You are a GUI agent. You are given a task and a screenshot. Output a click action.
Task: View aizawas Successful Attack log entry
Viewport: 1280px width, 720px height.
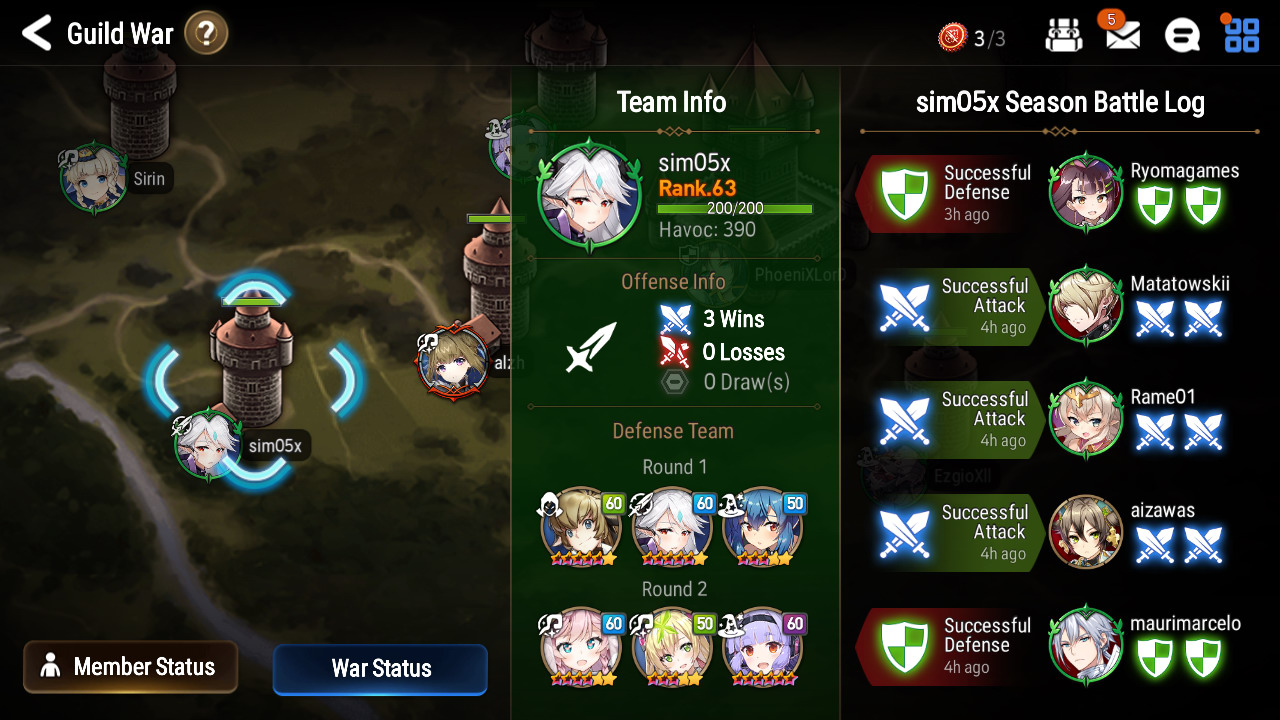point(1050,531)
